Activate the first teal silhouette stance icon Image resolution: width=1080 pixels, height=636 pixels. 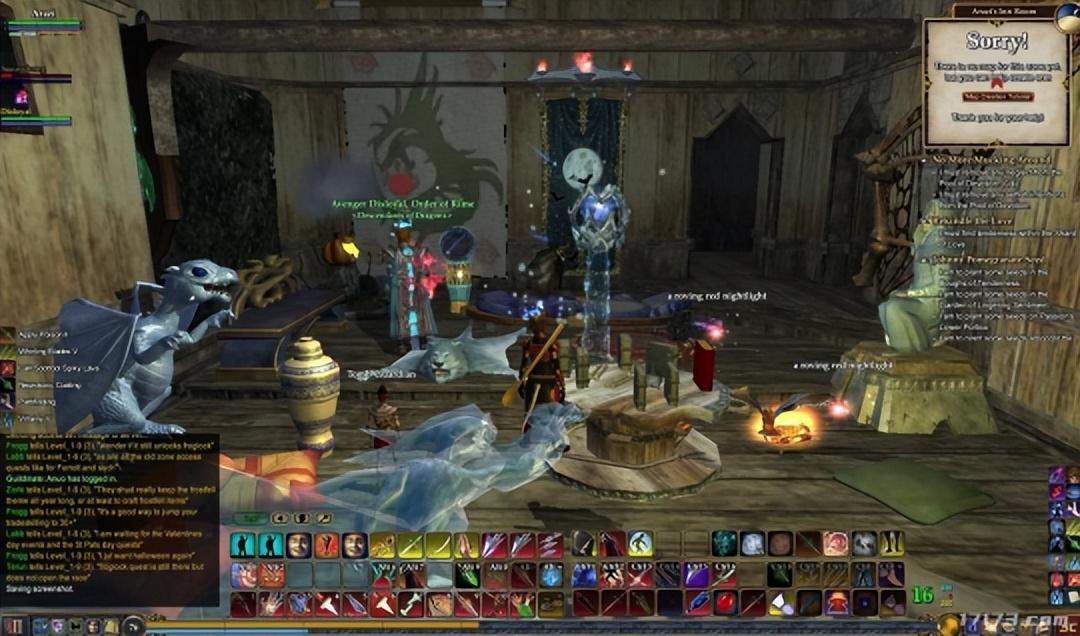click(x=243, y=544)
